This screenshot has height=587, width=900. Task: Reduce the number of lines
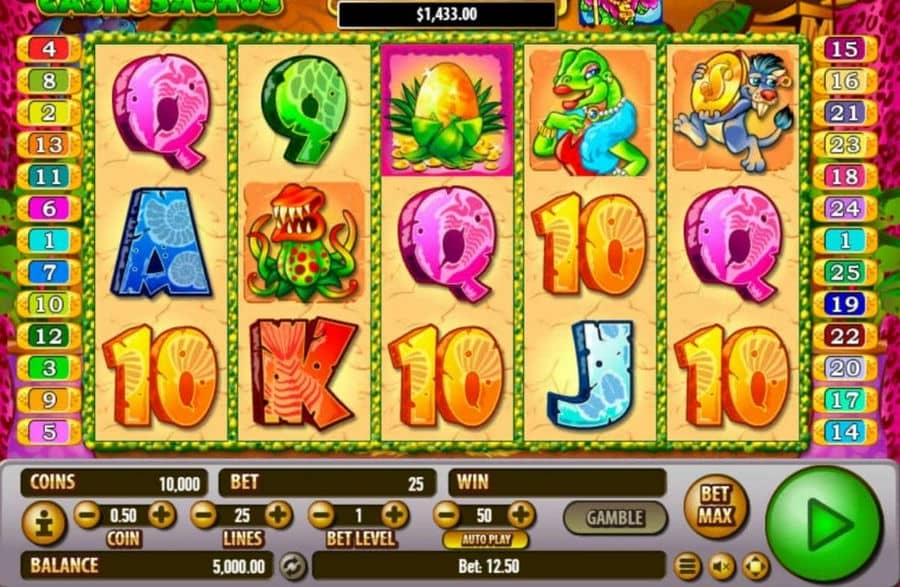tap(204, 516)
